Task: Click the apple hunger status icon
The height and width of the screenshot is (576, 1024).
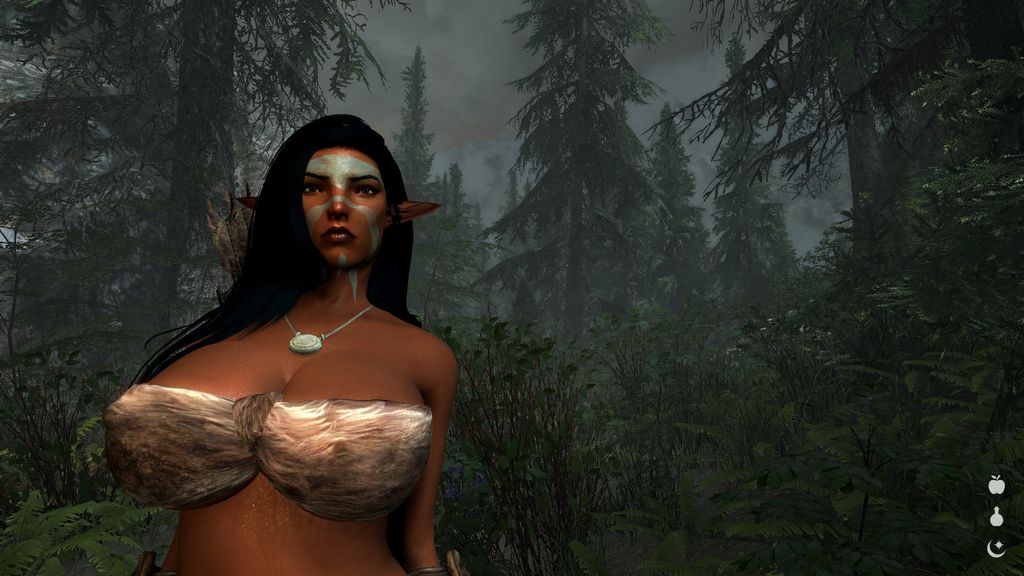Action: click(996, 485)
